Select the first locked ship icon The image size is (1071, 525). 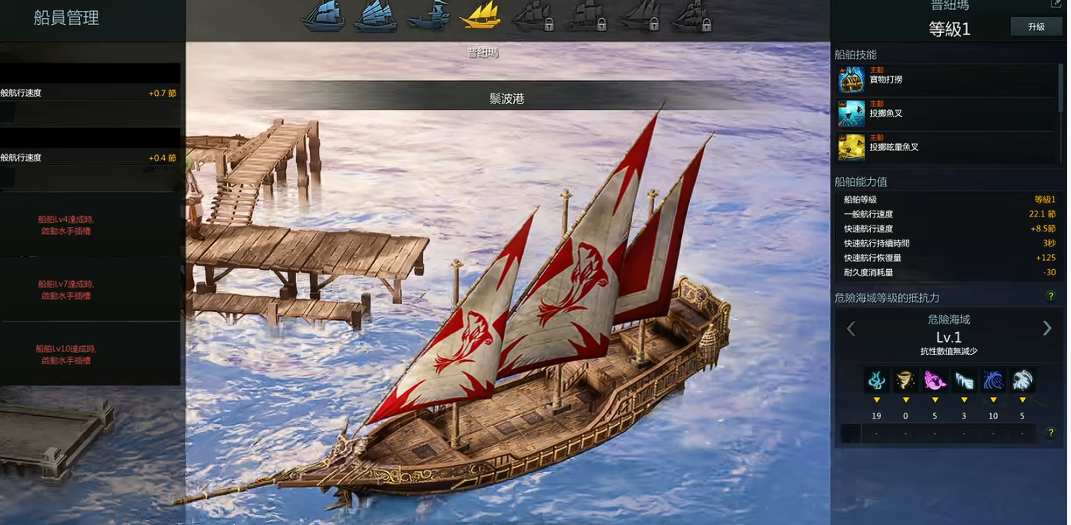[x=533, y=15]
